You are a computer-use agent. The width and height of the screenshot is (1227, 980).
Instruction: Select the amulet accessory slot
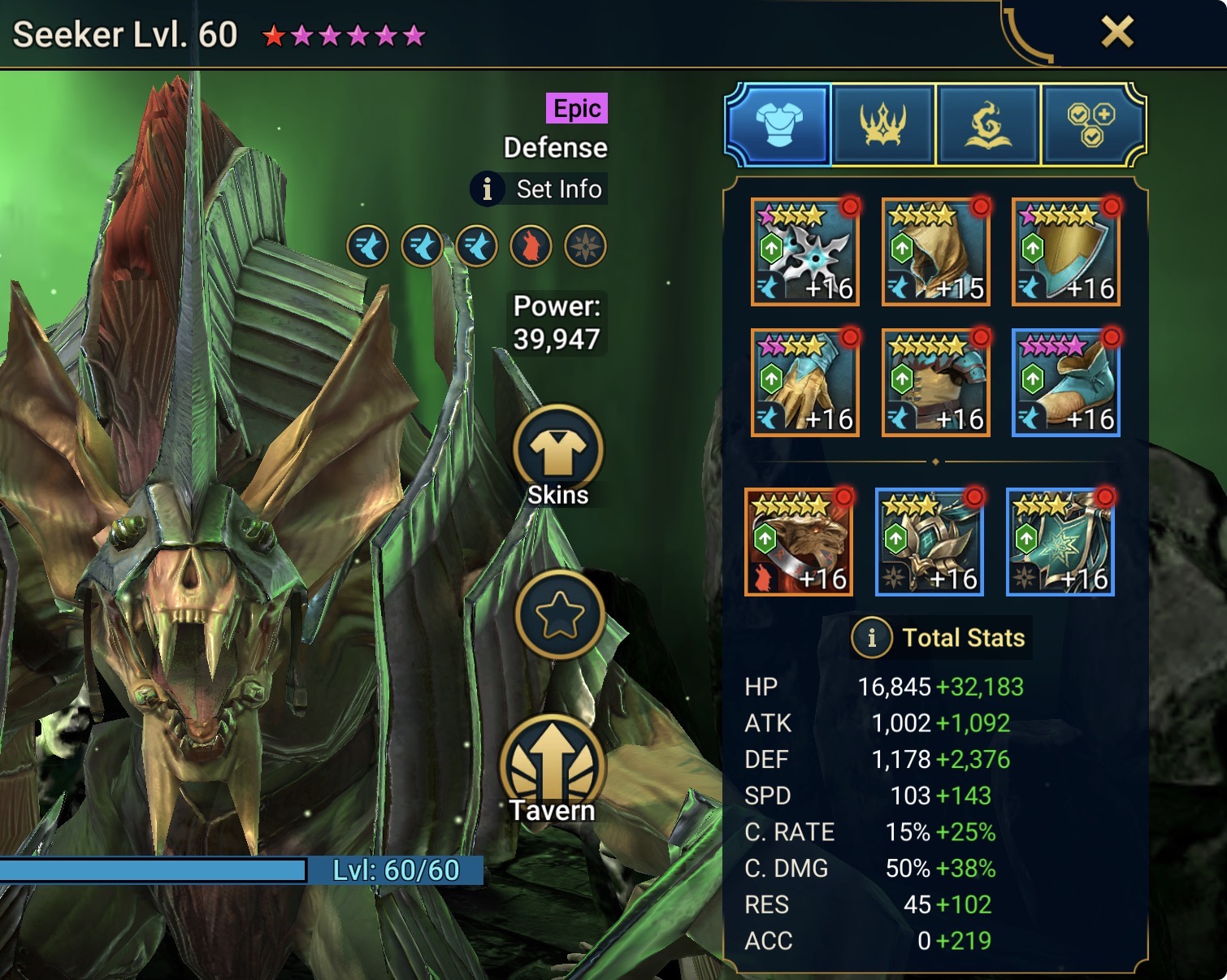(930, 542)
